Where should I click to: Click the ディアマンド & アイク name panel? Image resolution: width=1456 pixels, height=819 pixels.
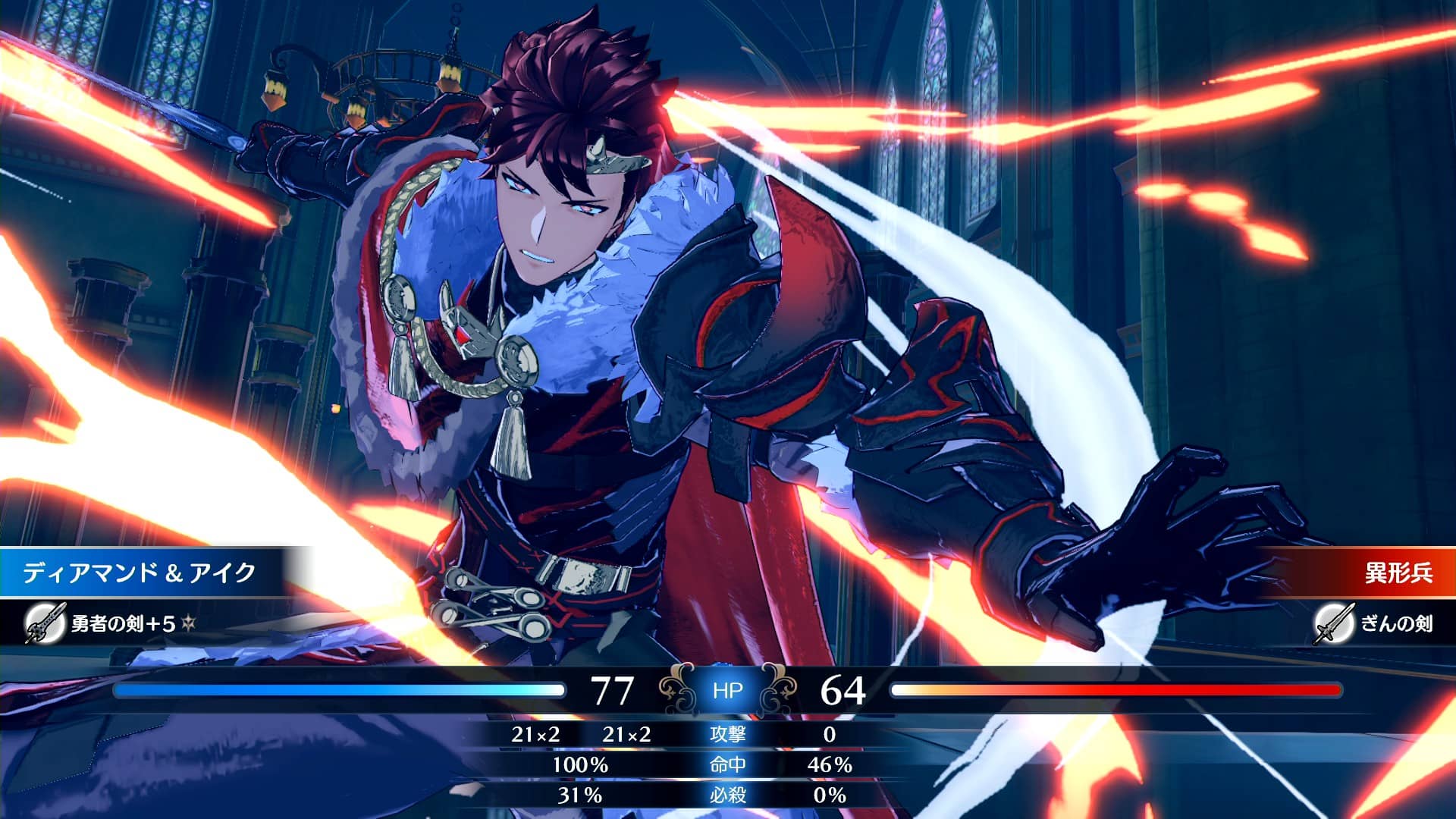point(140,573)
